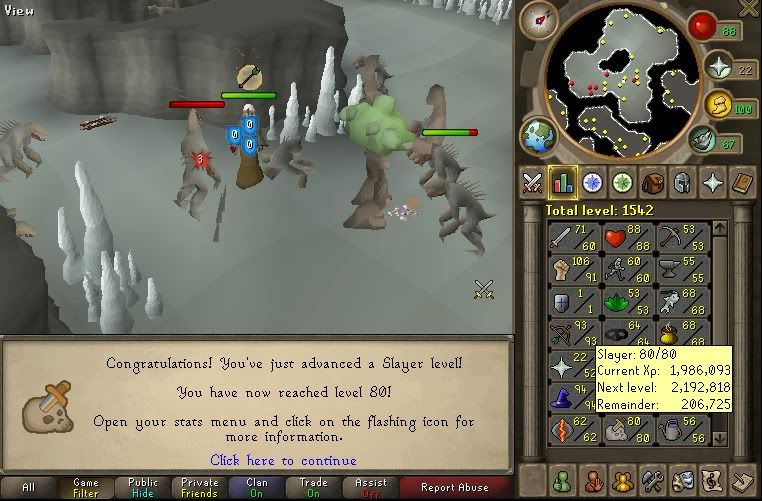Image resolution: width=762 pixels, height=501 pixels.
Task: Select the All chat filter
Action: click(x=28, y=487)
